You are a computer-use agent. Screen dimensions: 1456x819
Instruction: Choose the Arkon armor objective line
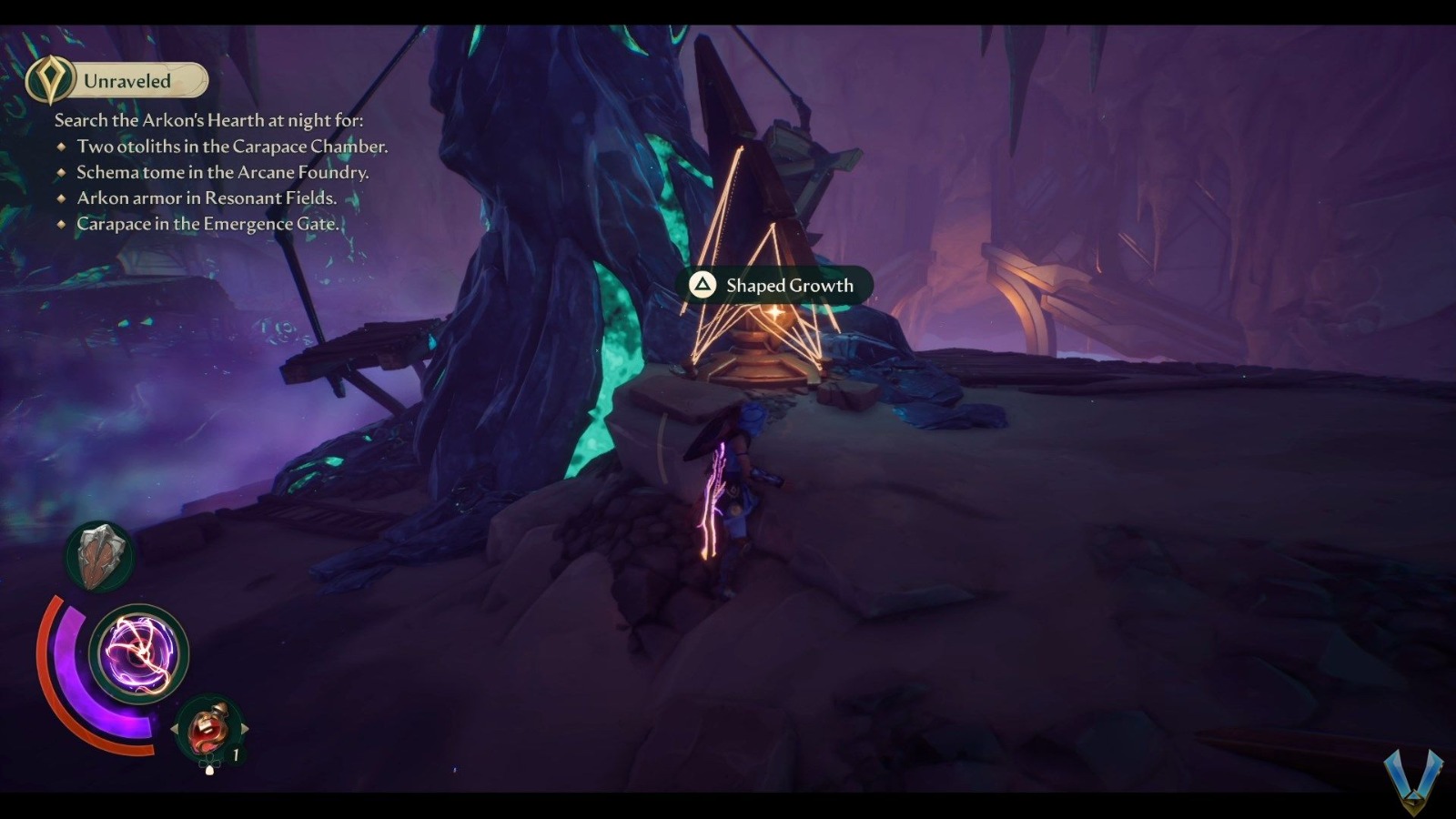click(207, 197)
